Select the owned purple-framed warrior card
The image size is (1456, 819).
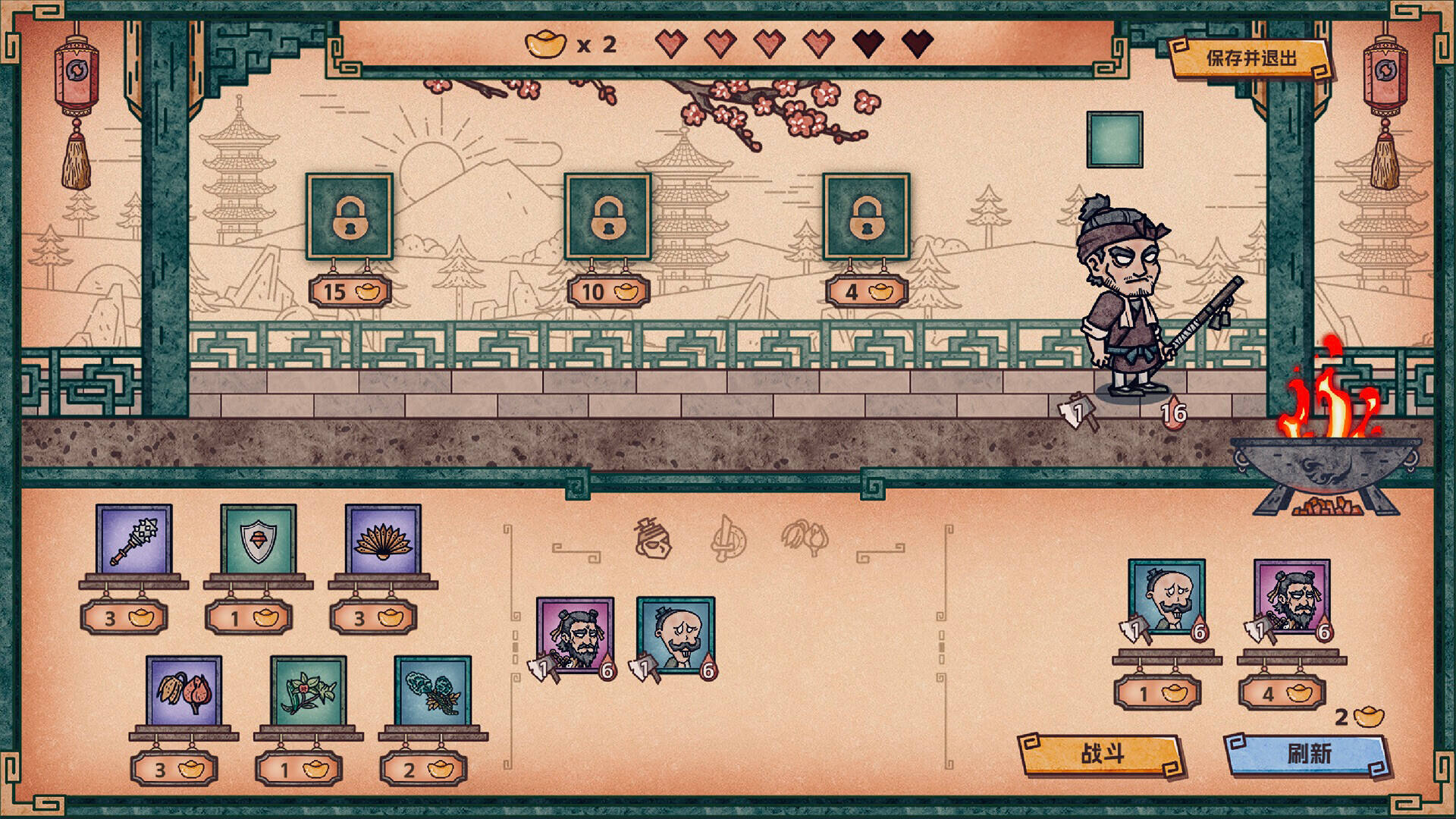(x=575, y=635)
